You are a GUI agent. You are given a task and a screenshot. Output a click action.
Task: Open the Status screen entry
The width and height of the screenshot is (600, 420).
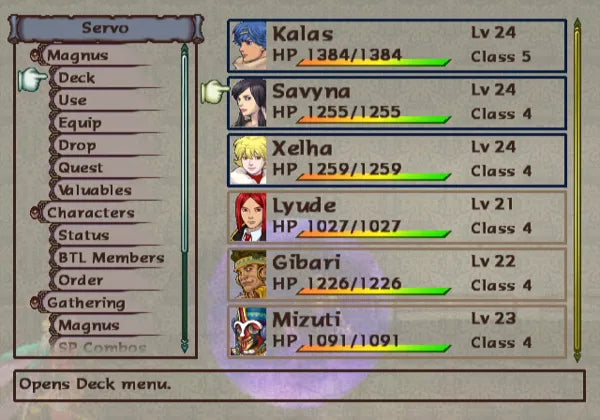tap(83, 235)
